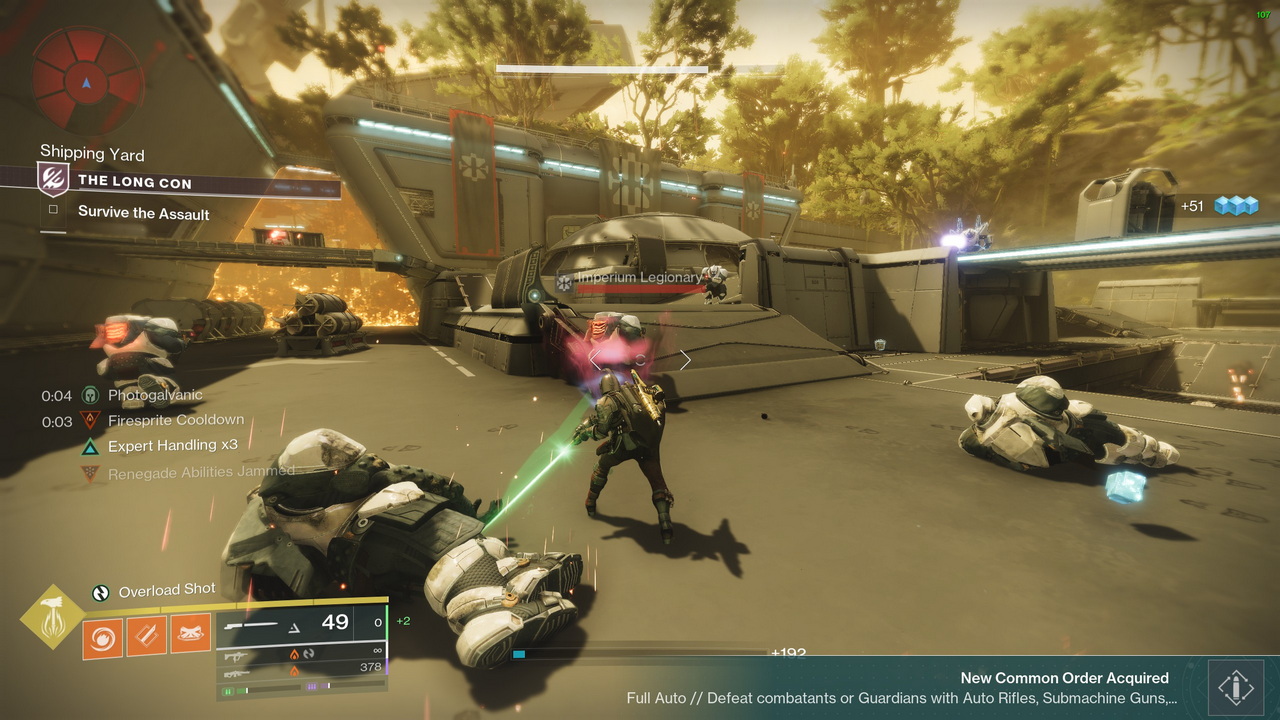Click the Firesprite Cooldown buff icon

pos(91,421)
